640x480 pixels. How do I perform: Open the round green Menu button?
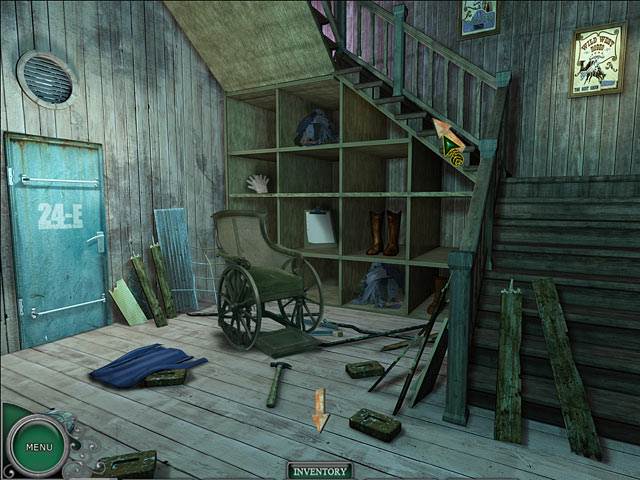tap(39, 446)
